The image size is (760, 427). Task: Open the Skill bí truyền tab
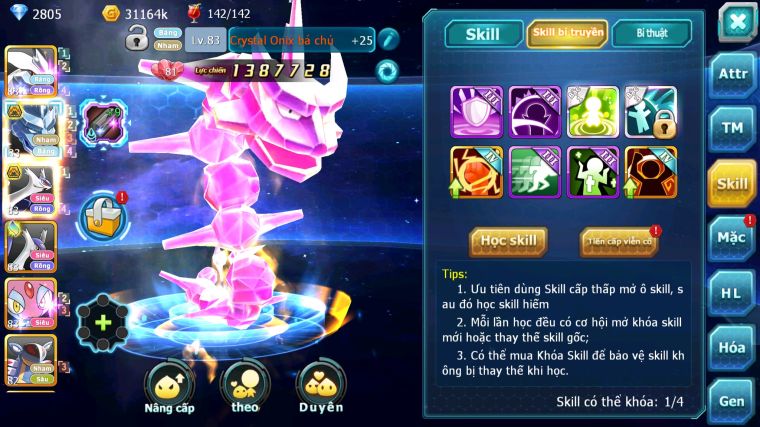point(566,33)
